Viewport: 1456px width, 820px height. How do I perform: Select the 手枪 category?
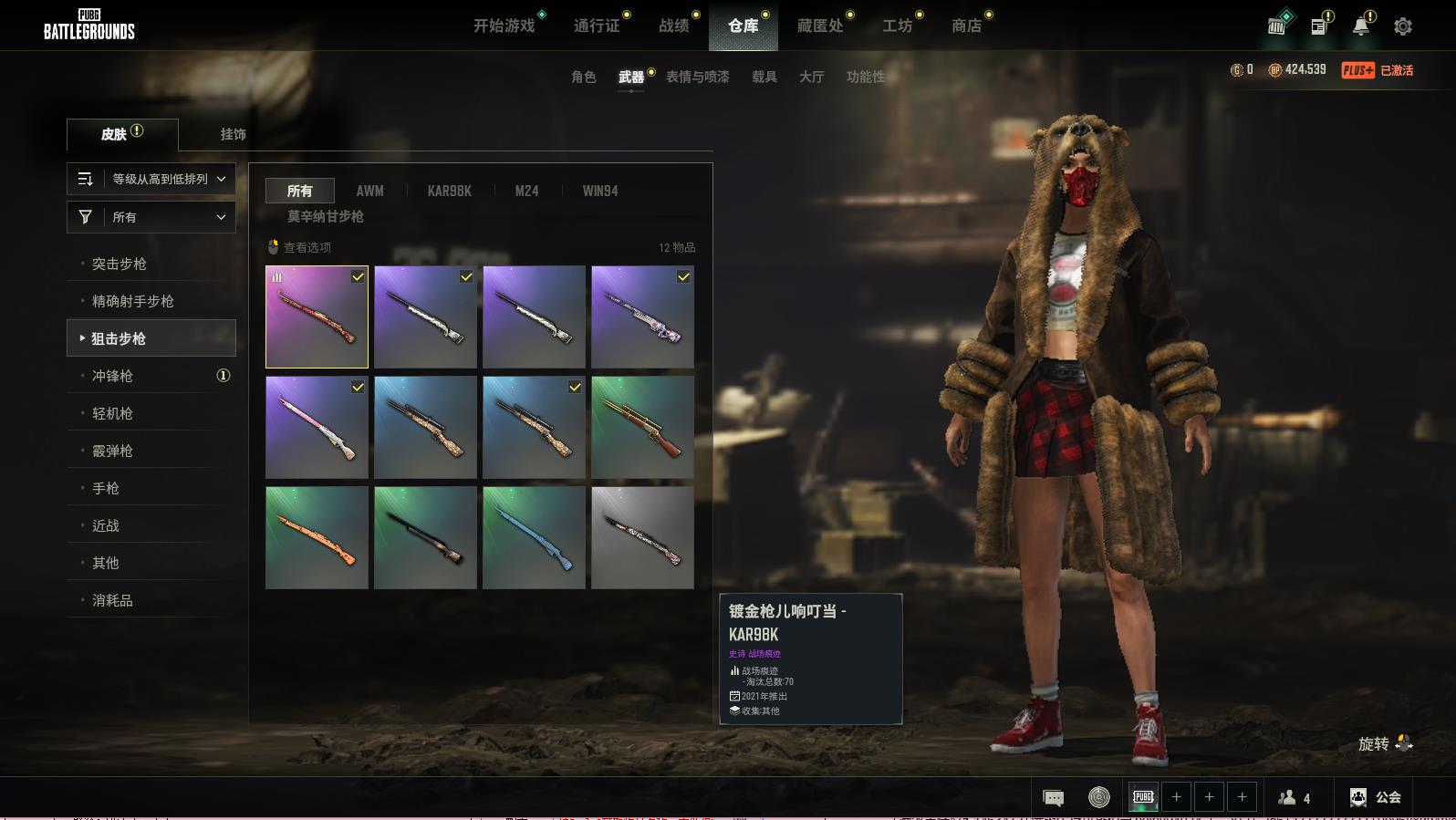[x=106, y=488]
